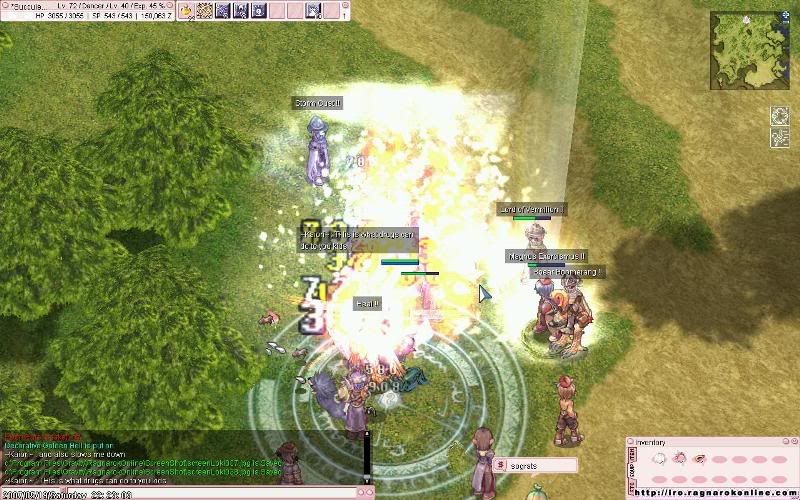The width and height of the screenshot is (800, 500).
Task: Select the white item in the inventory
Action: [x=661, y=458]
